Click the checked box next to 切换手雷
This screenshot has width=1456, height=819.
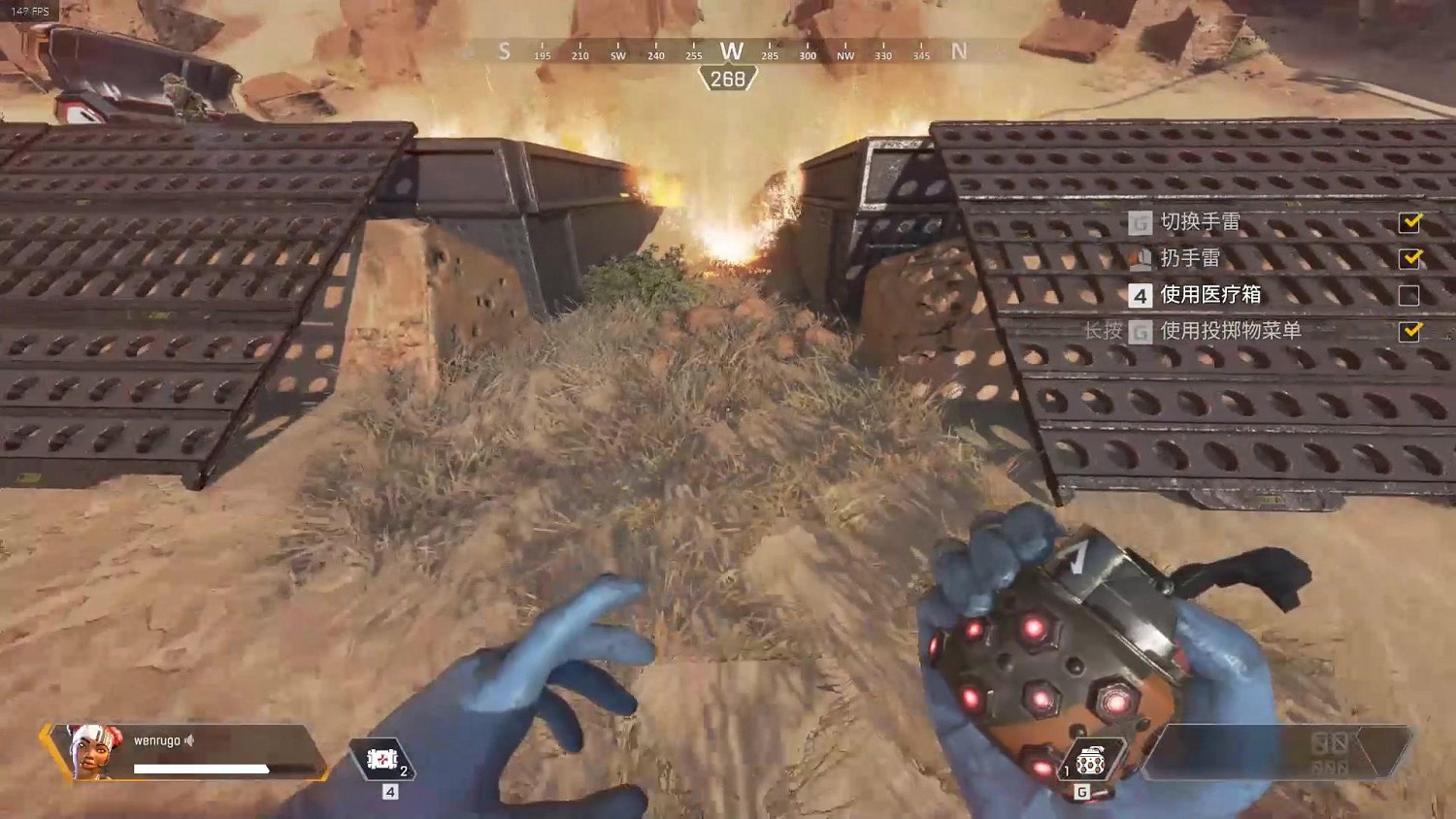tap(1409, 222)
